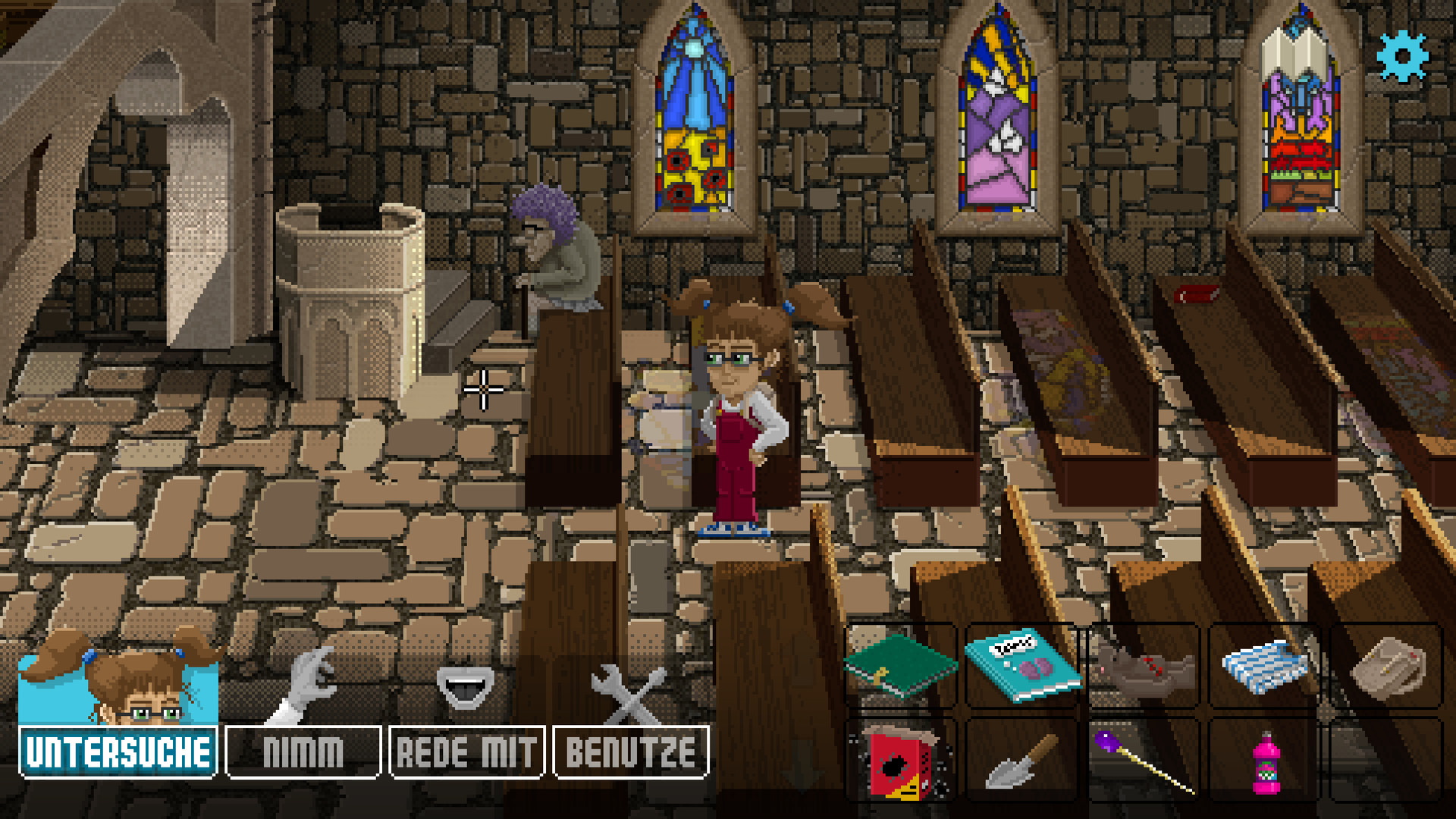Screen dimensions: 1456x819
Task: Select the Untersuche verb button
Action: click(118, 752)
